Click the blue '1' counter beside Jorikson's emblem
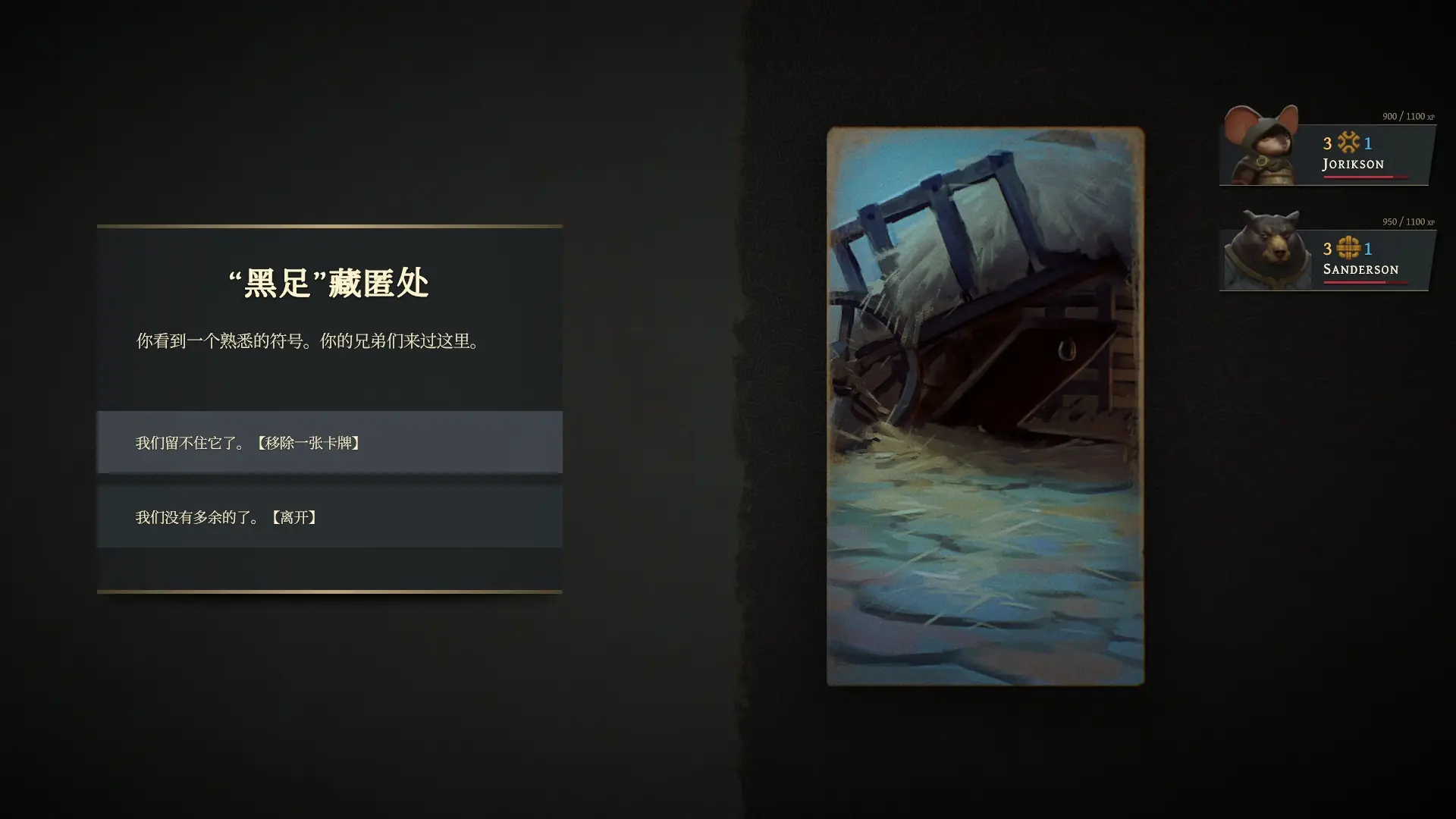 [1368, 143]
